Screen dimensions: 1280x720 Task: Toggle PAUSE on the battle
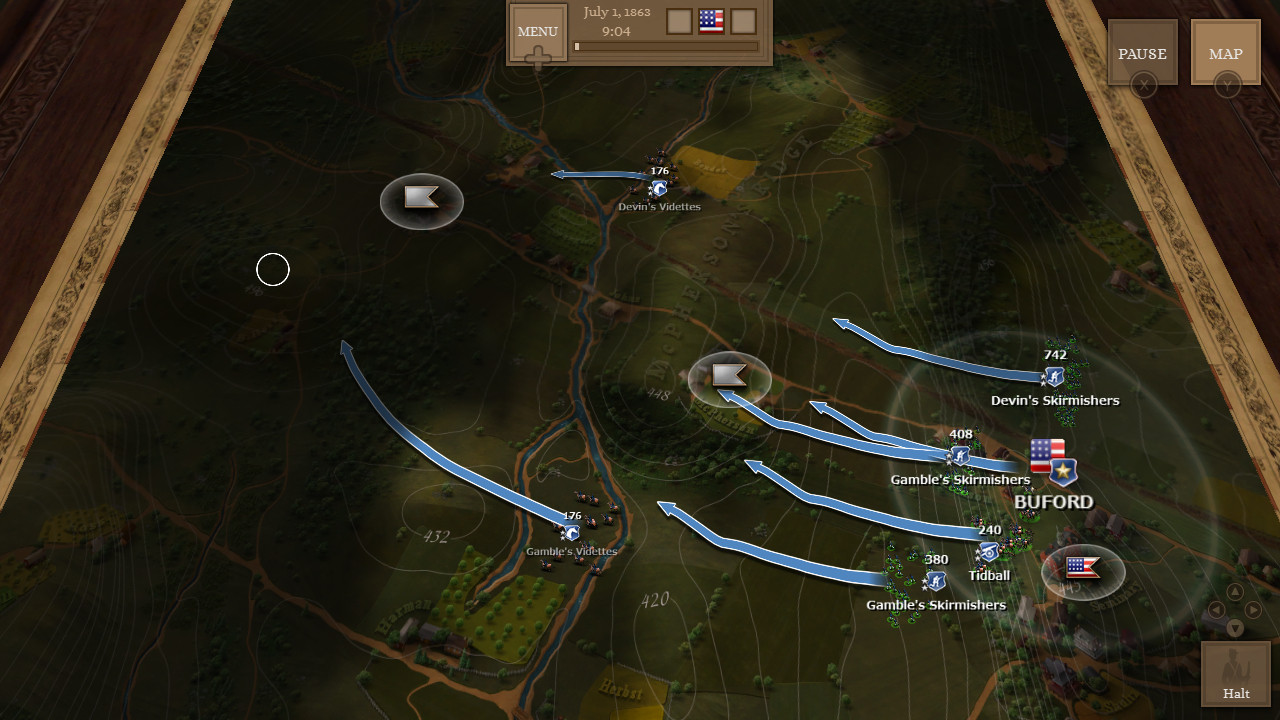1142,53
